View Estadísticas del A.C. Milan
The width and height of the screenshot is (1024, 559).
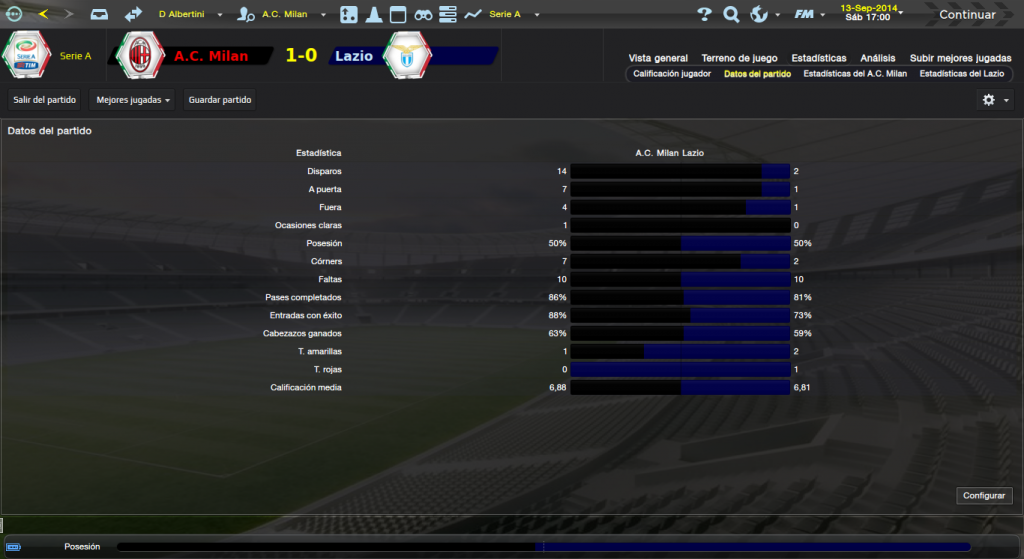pos(855,74)
